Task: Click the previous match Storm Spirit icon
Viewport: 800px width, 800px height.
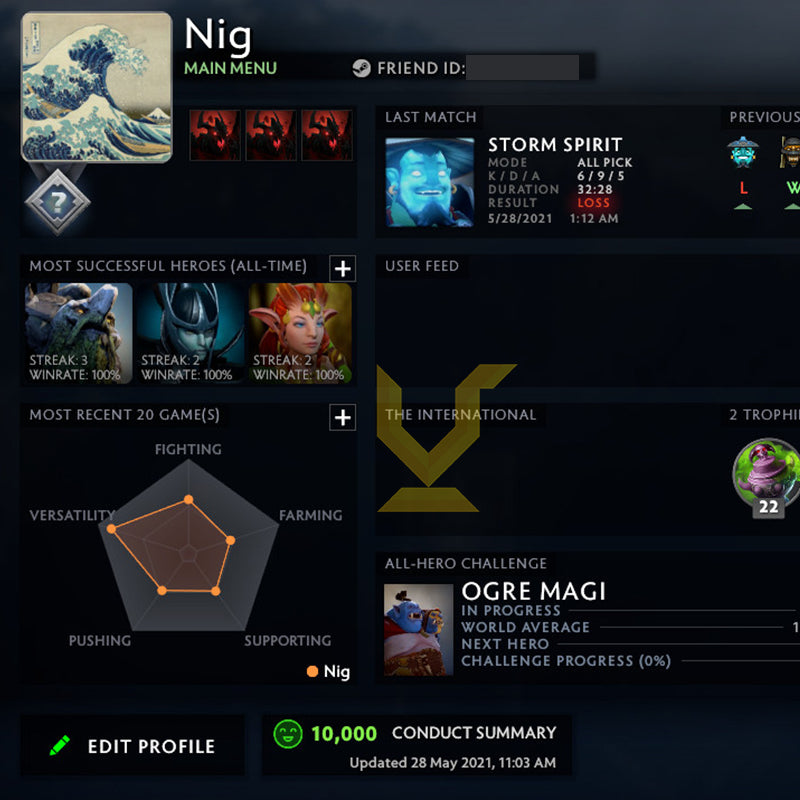Action: 742,152
